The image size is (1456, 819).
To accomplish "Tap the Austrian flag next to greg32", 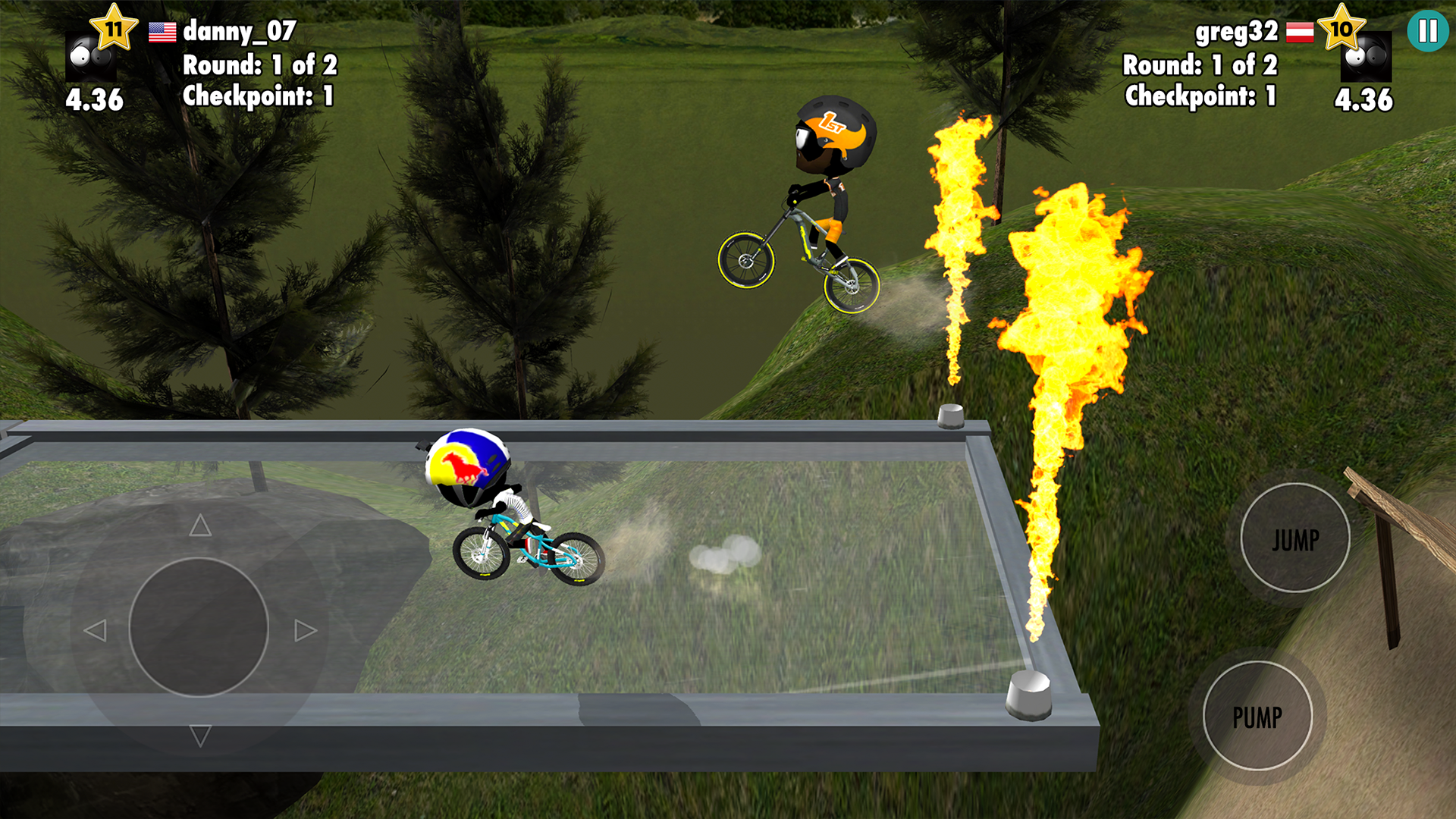I will (x=1301, y=33).
